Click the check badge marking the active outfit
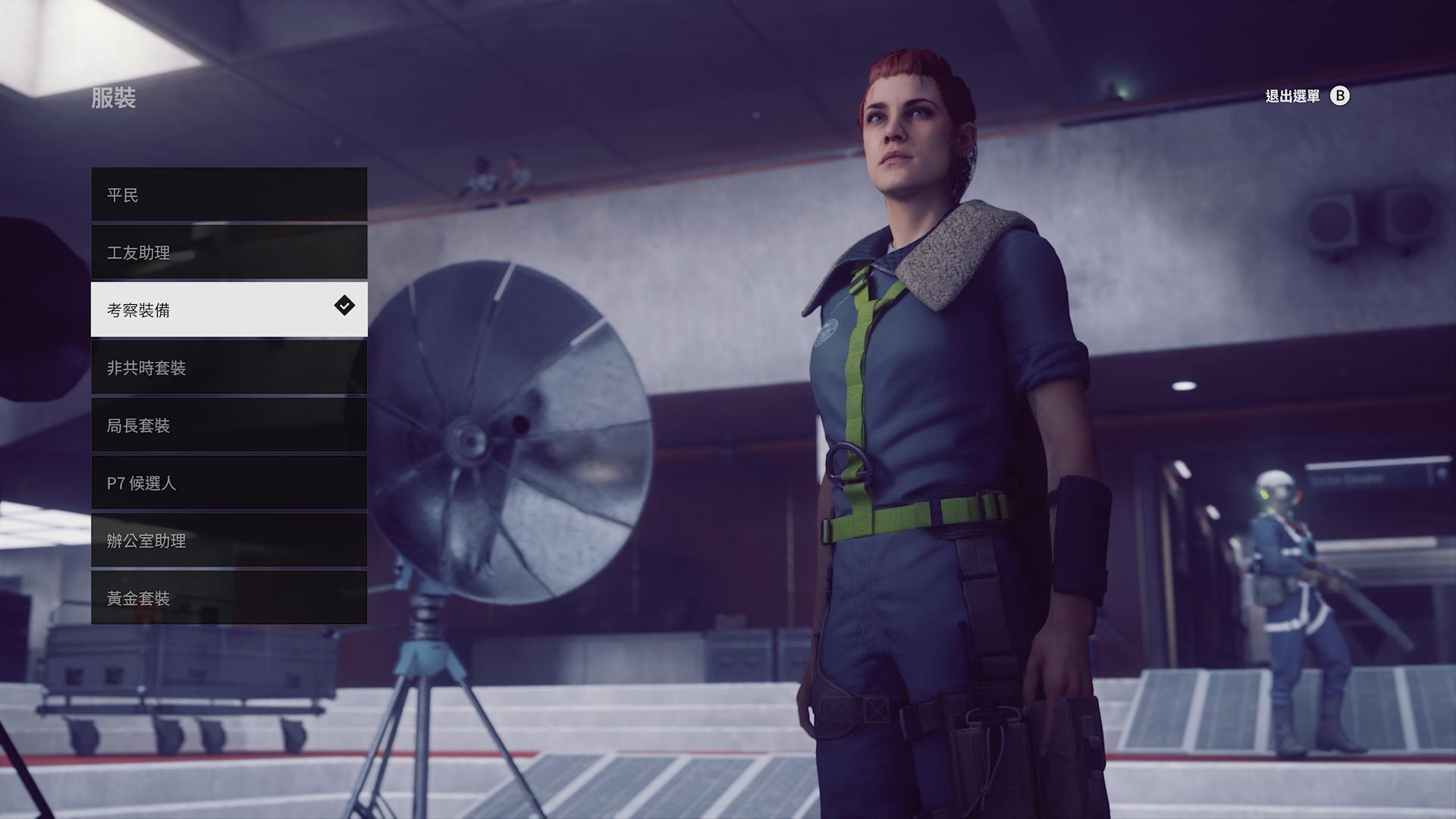The height and width of the screenshot is (819, 1456). [x=344, y=306]
